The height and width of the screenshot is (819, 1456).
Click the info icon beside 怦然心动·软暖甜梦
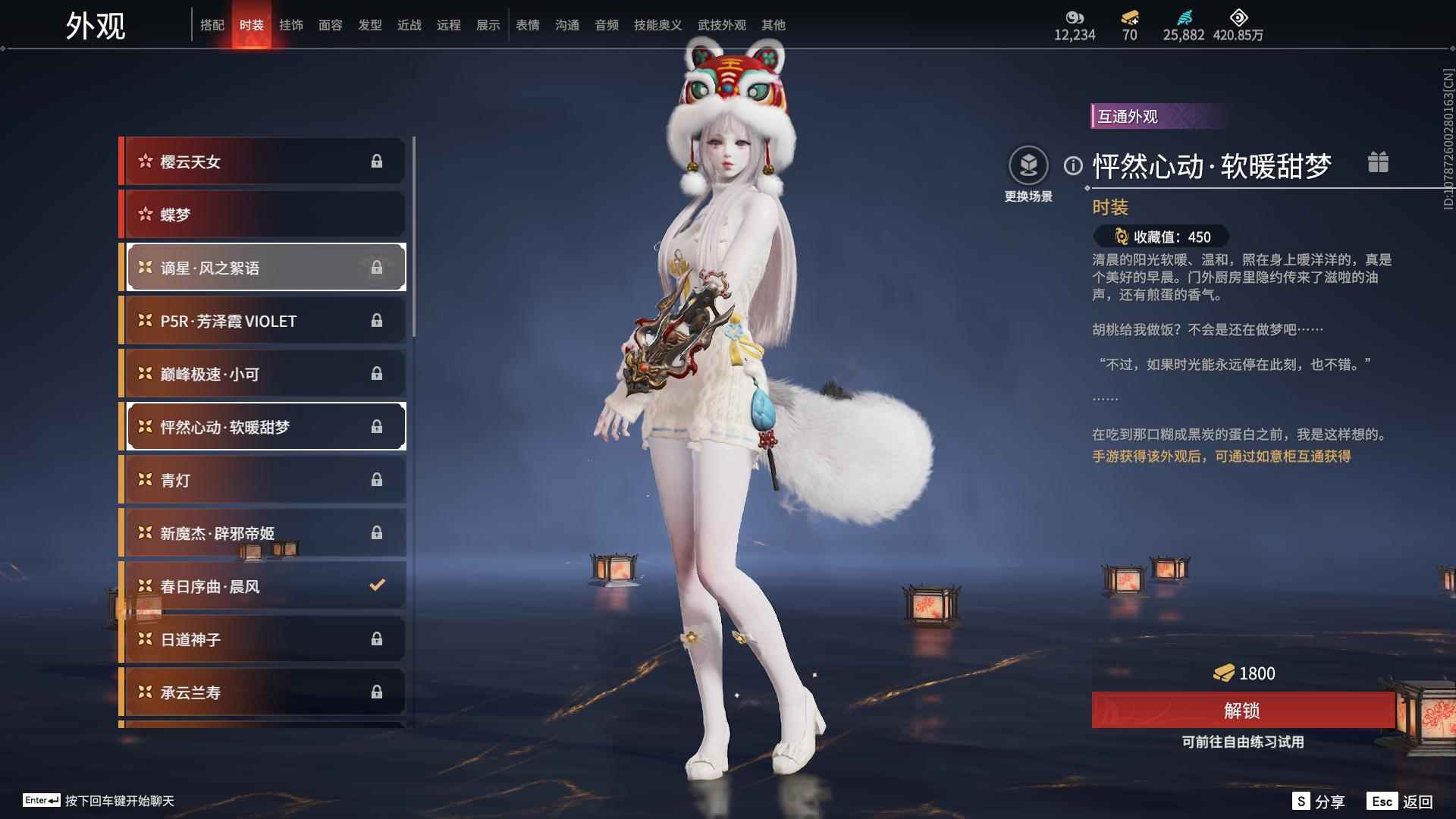coord(1072,166)
